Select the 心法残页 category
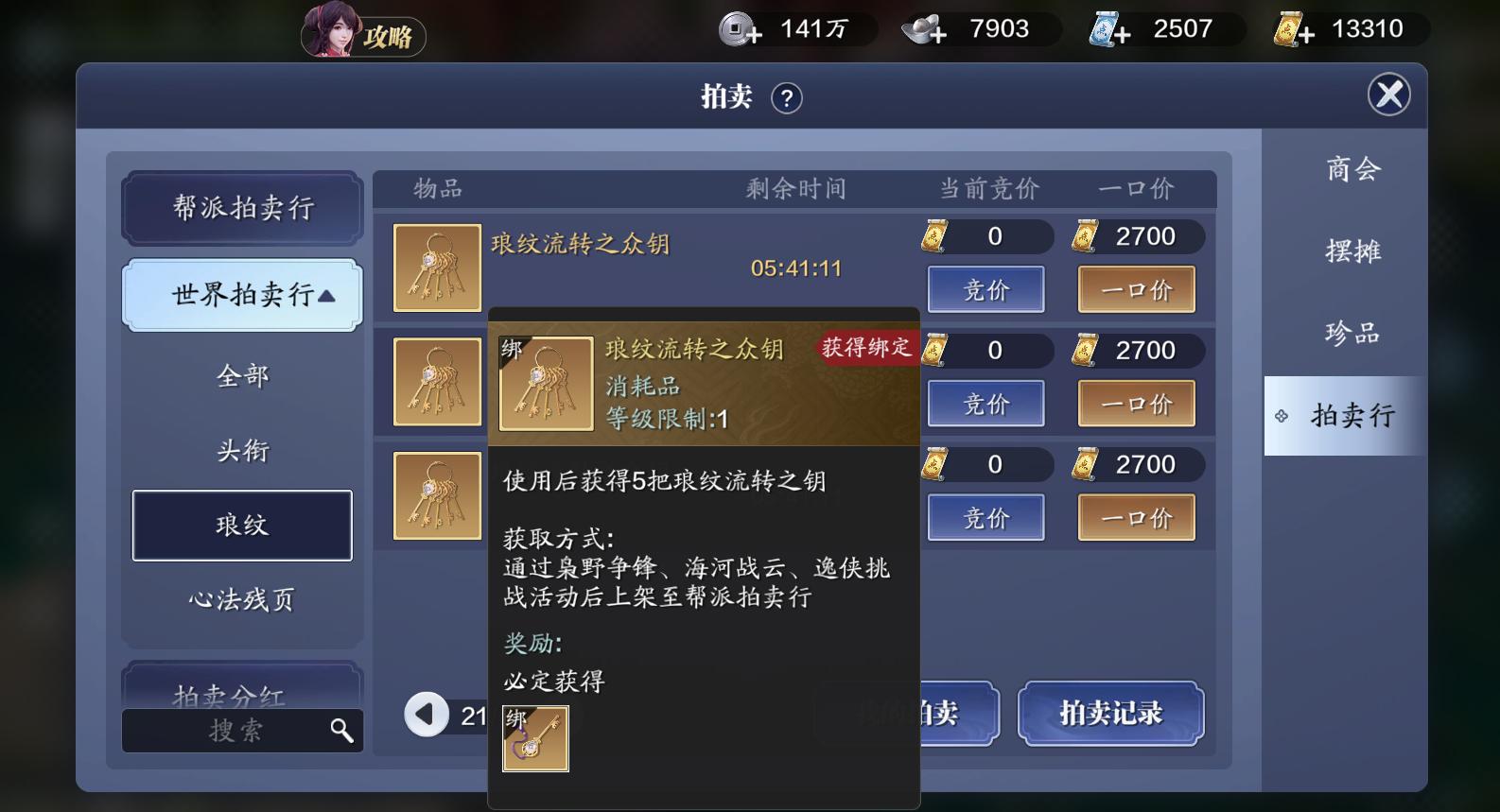Viewport: 1500px width, 812px height. coord(242,598)
